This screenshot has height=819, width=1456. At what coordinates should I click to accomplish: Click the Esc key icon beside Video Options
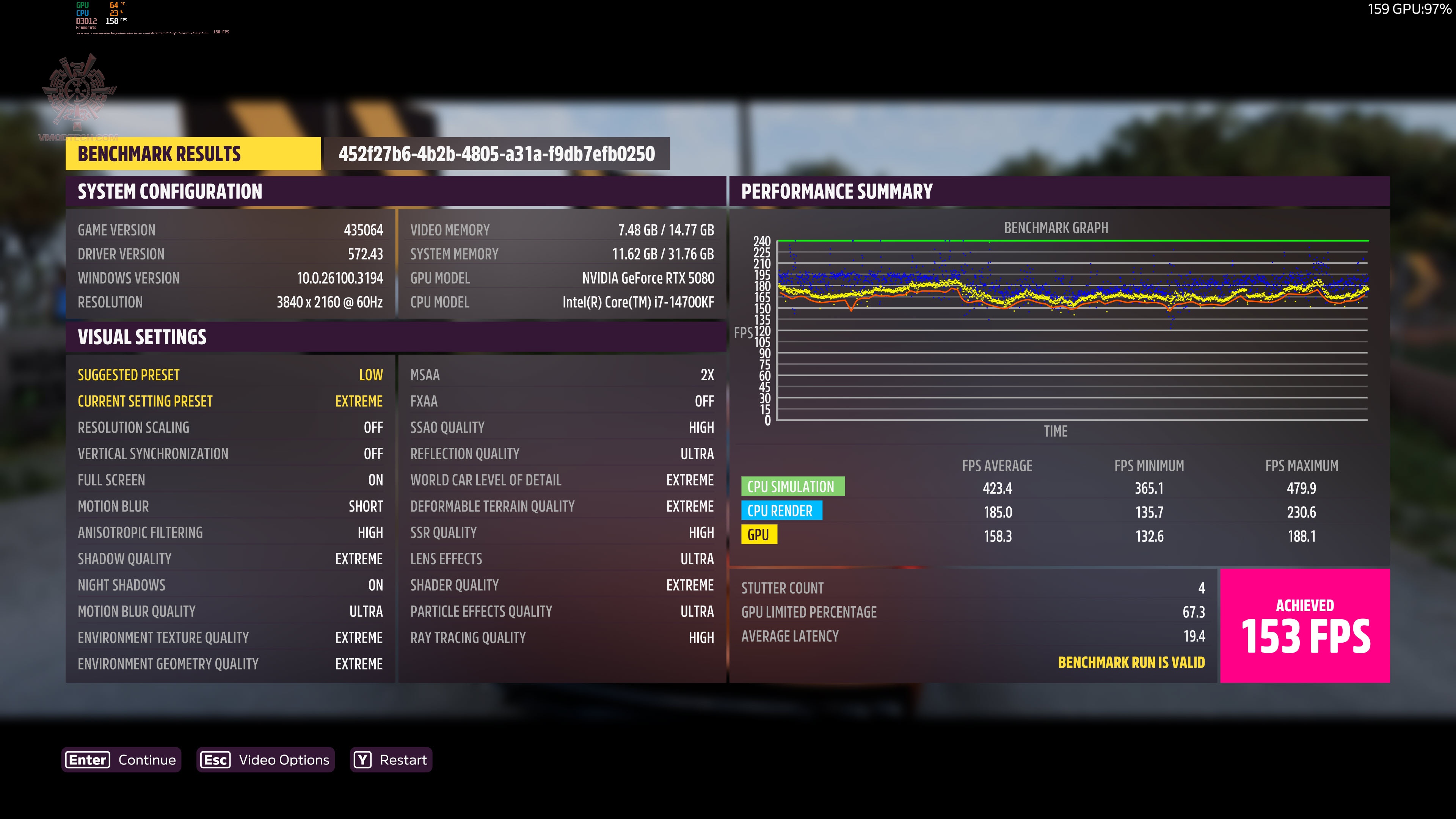[x=215, y=759]
